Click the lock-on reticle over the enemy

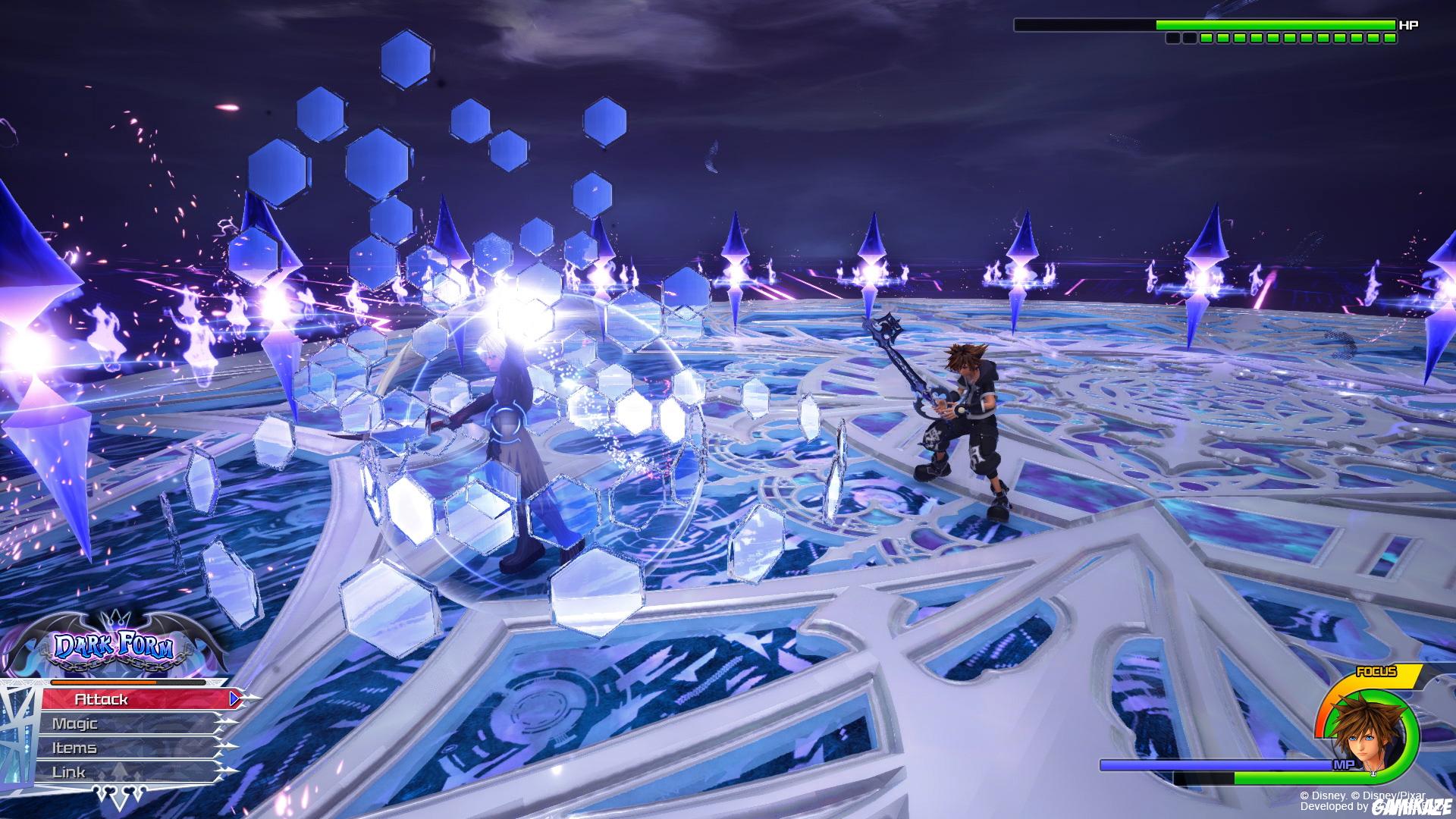point(504,421)
